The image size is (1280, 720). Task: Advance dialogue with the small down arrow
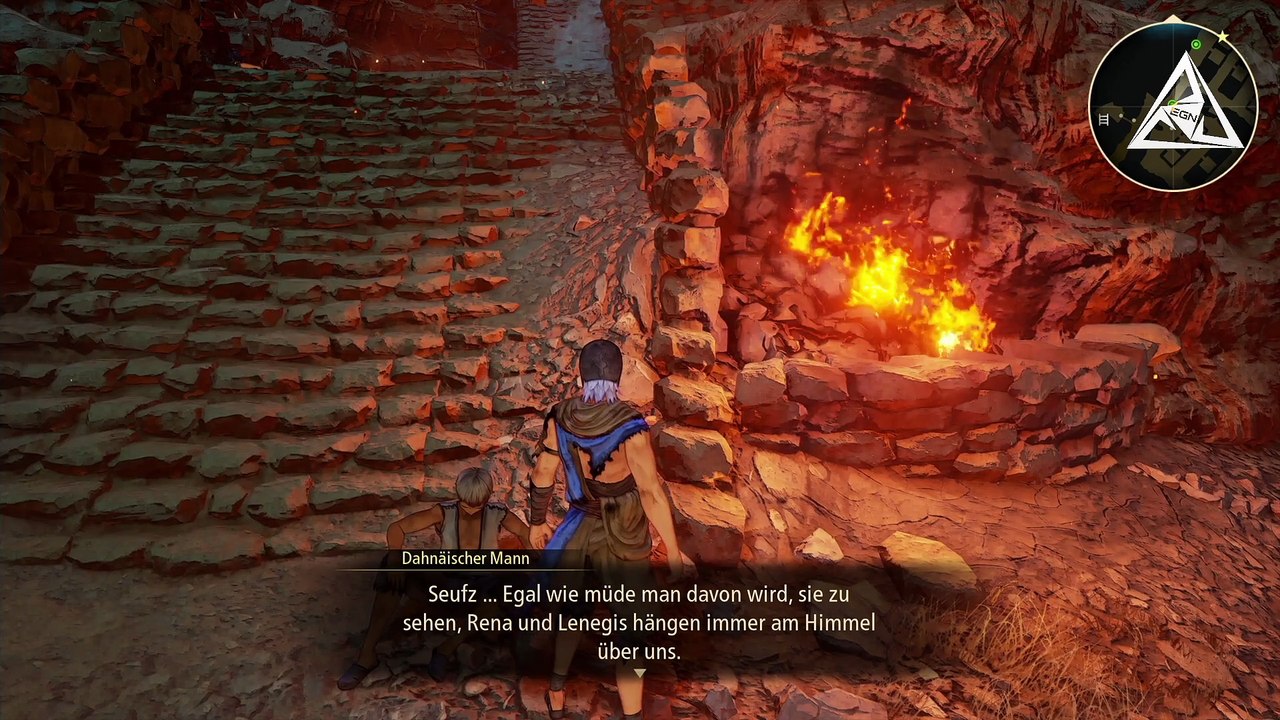click(x=640, y=673)
